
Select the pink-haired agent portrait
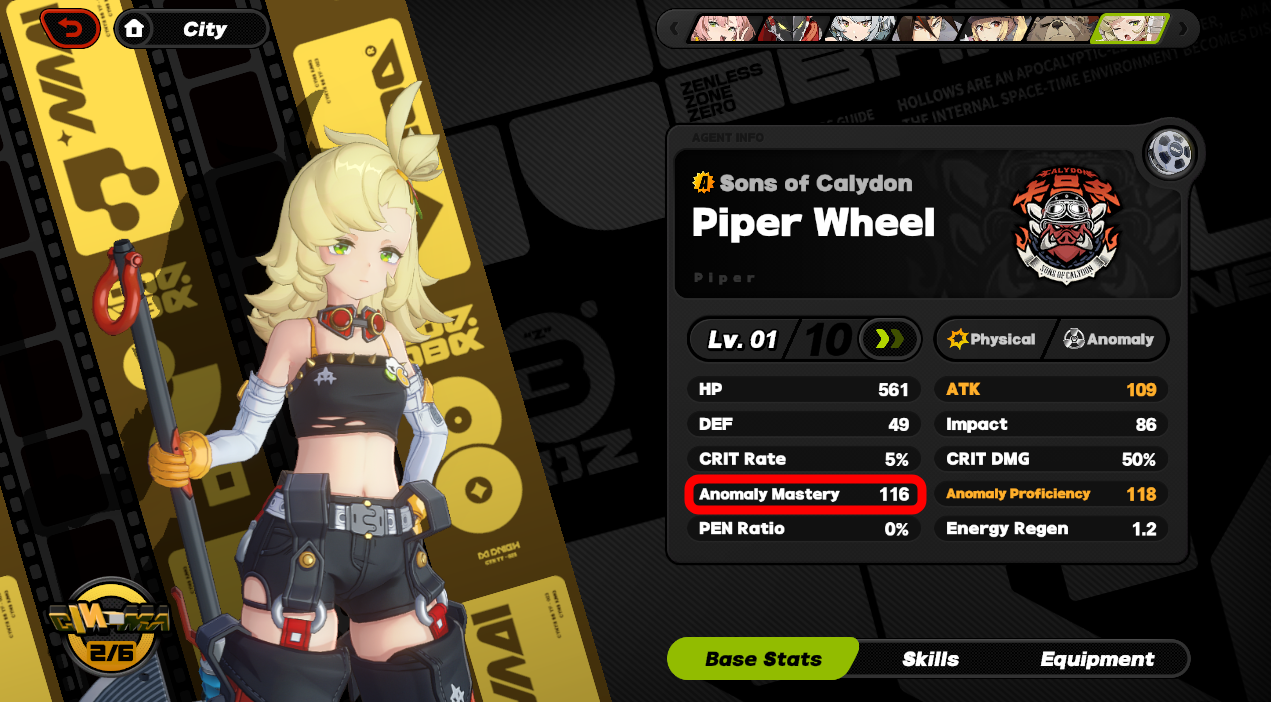[x=724, y=28]
